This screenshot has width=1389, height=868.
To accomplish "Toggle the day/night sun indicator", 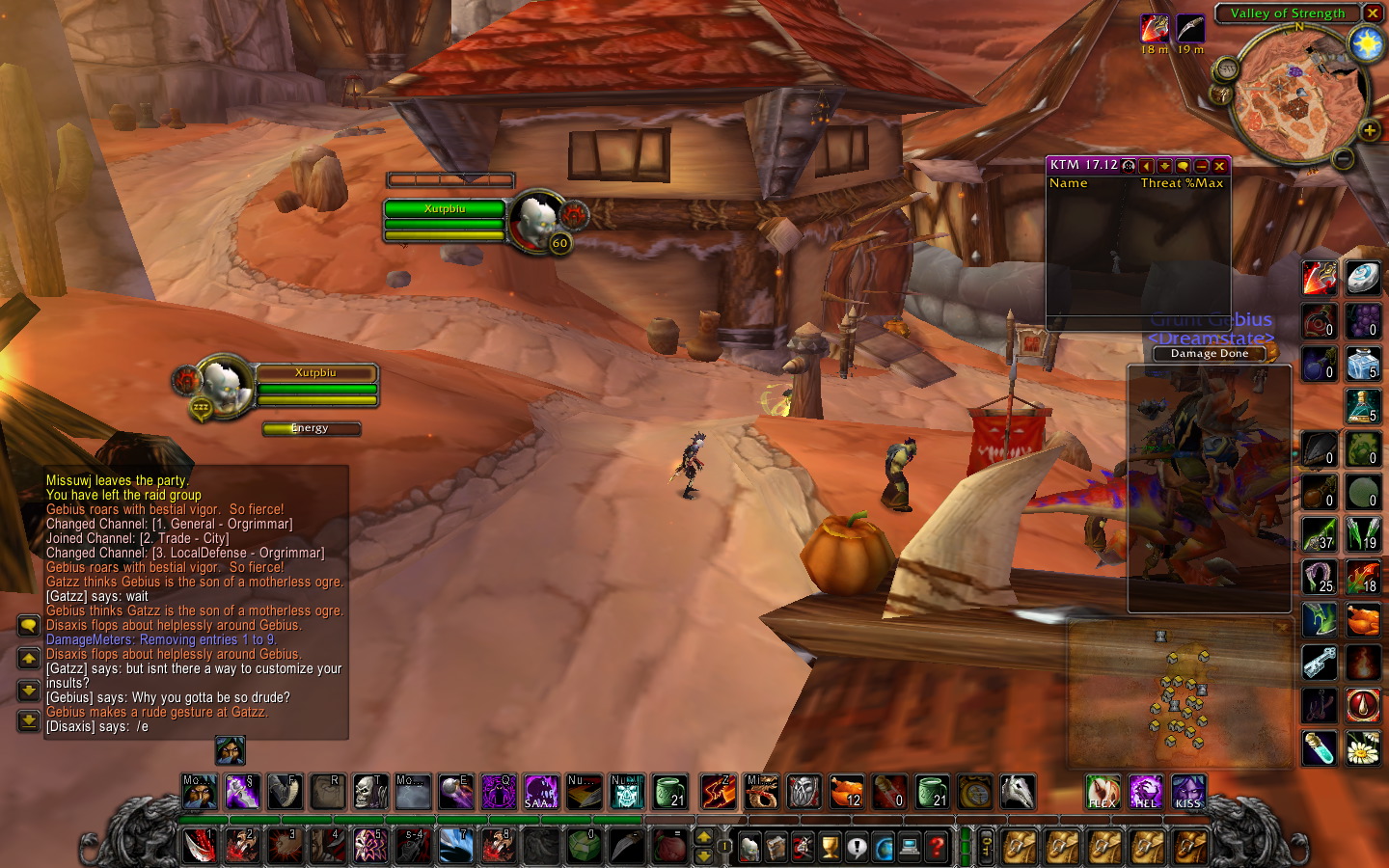I will [1367, 44].
